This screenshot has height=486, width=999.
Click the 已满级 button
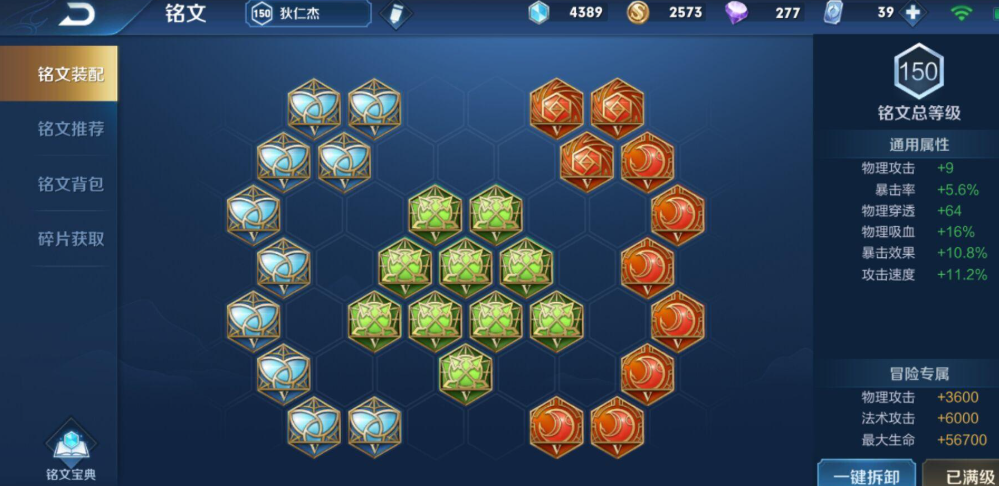pyautogui.click(x=963, y=474)
